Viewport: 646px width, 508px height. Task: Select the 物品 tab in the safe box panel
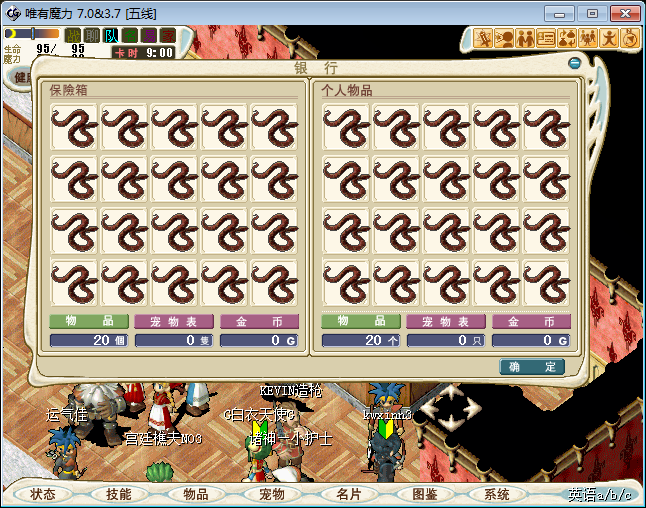89,322
